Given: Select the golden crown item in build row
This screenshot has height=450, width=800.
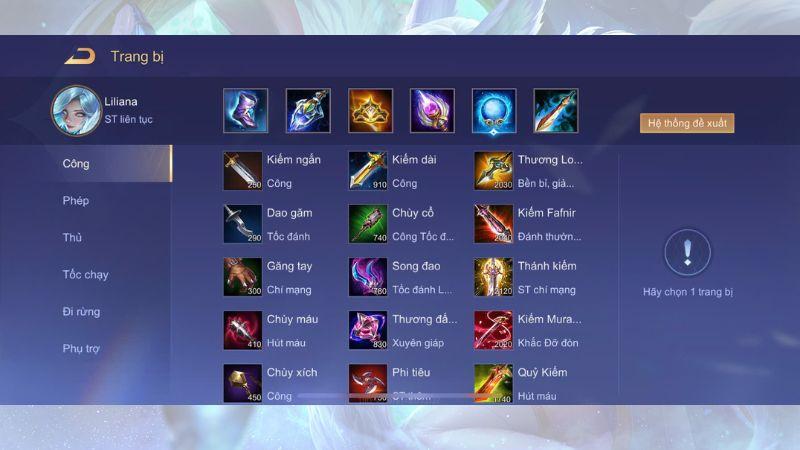Looking at the screenshot, I should (370, 111).
